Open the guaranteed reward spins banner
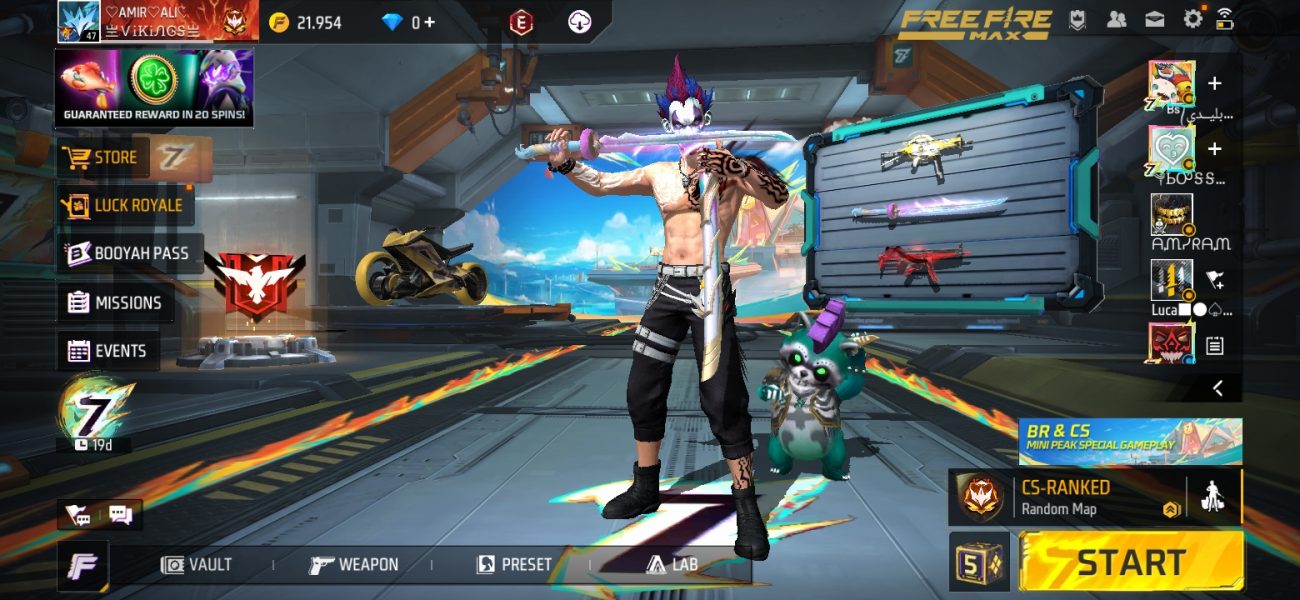The width and height of the screenshot is (1300, 600). click(154, 88)
